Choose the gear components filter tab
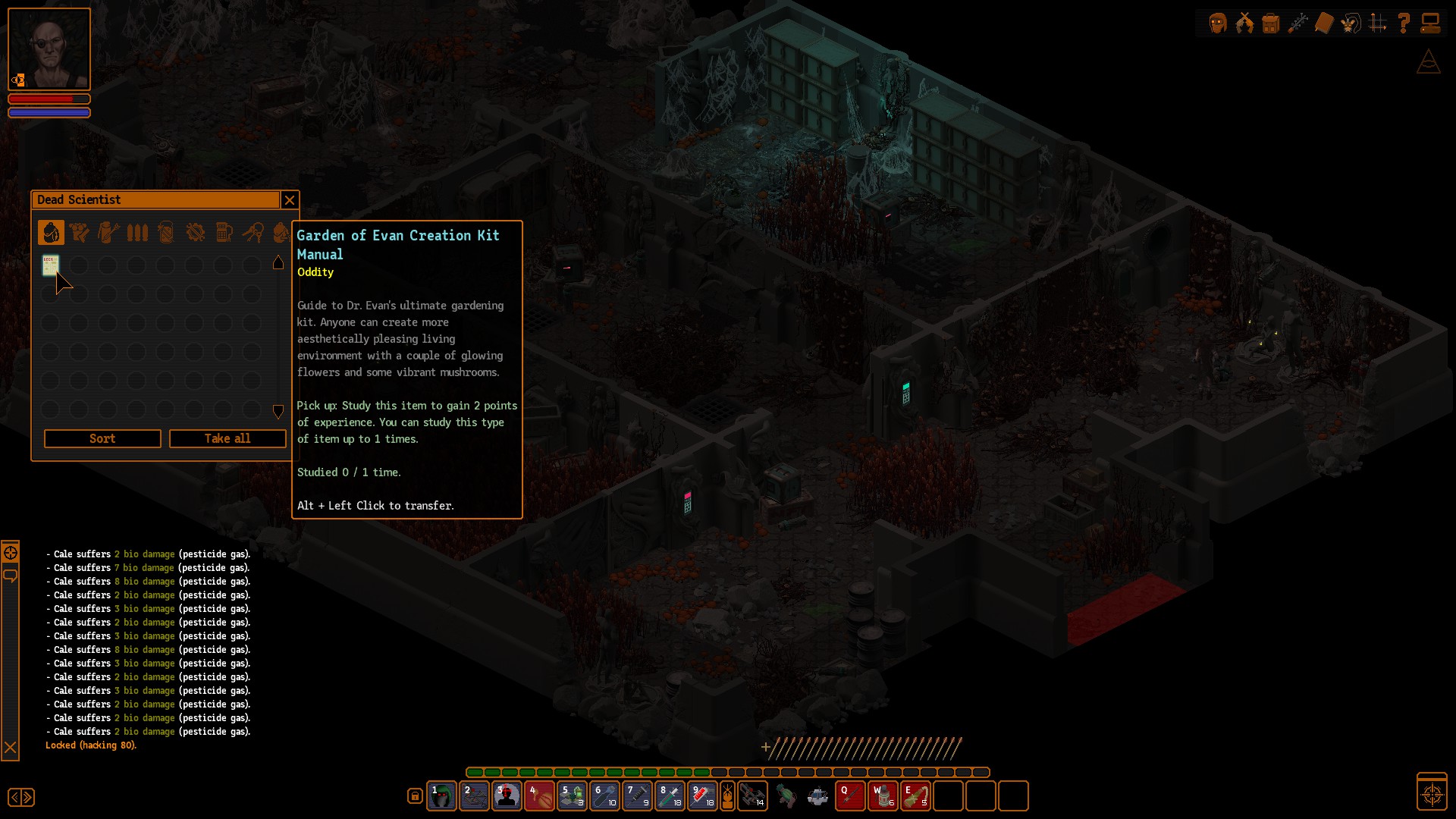The image size is (1456, 819). coord(195,233)
